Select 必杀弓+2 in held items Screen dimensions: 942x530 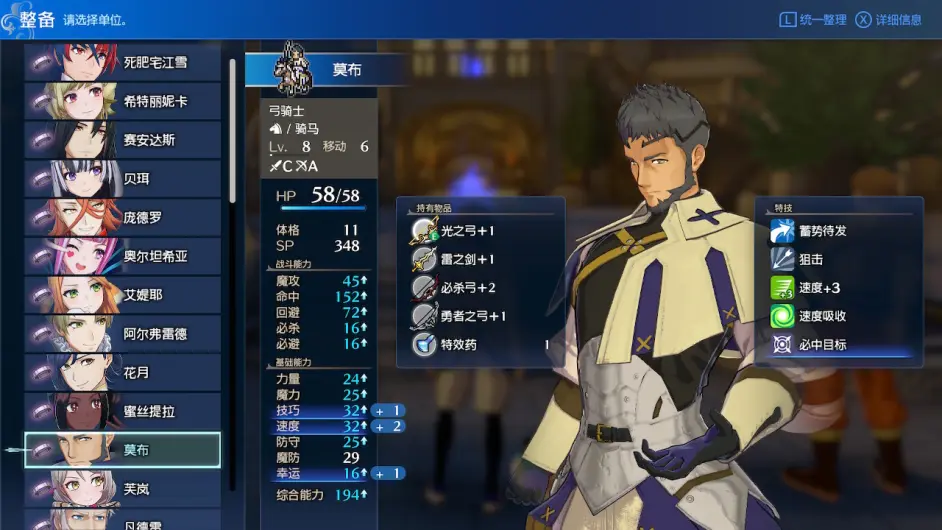pyautogui.click(x=467, y=288)
